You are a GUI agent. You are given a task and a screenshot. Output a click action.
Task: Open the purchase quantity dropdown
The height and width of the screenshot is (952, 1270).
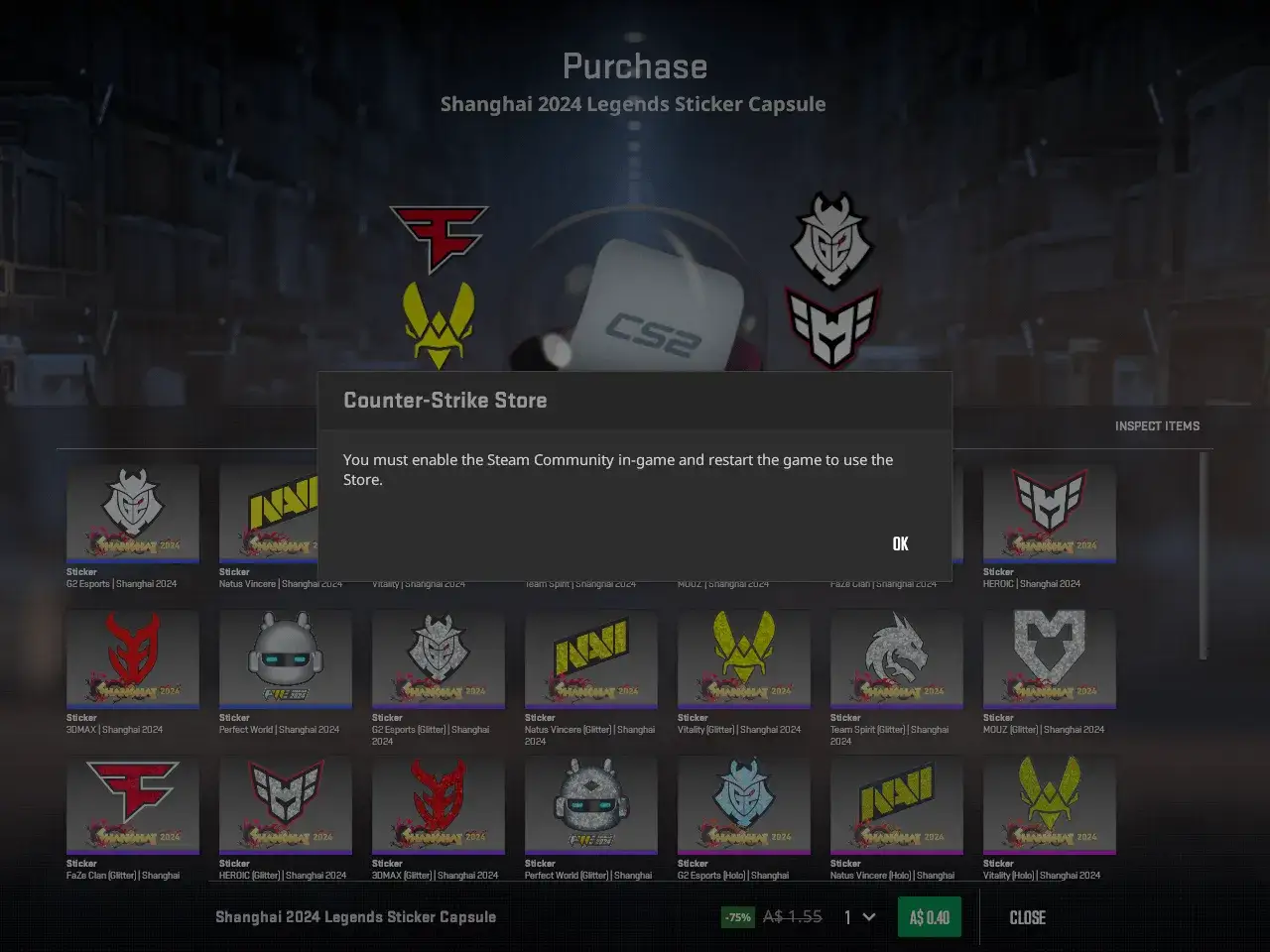[x=859, y=917]
